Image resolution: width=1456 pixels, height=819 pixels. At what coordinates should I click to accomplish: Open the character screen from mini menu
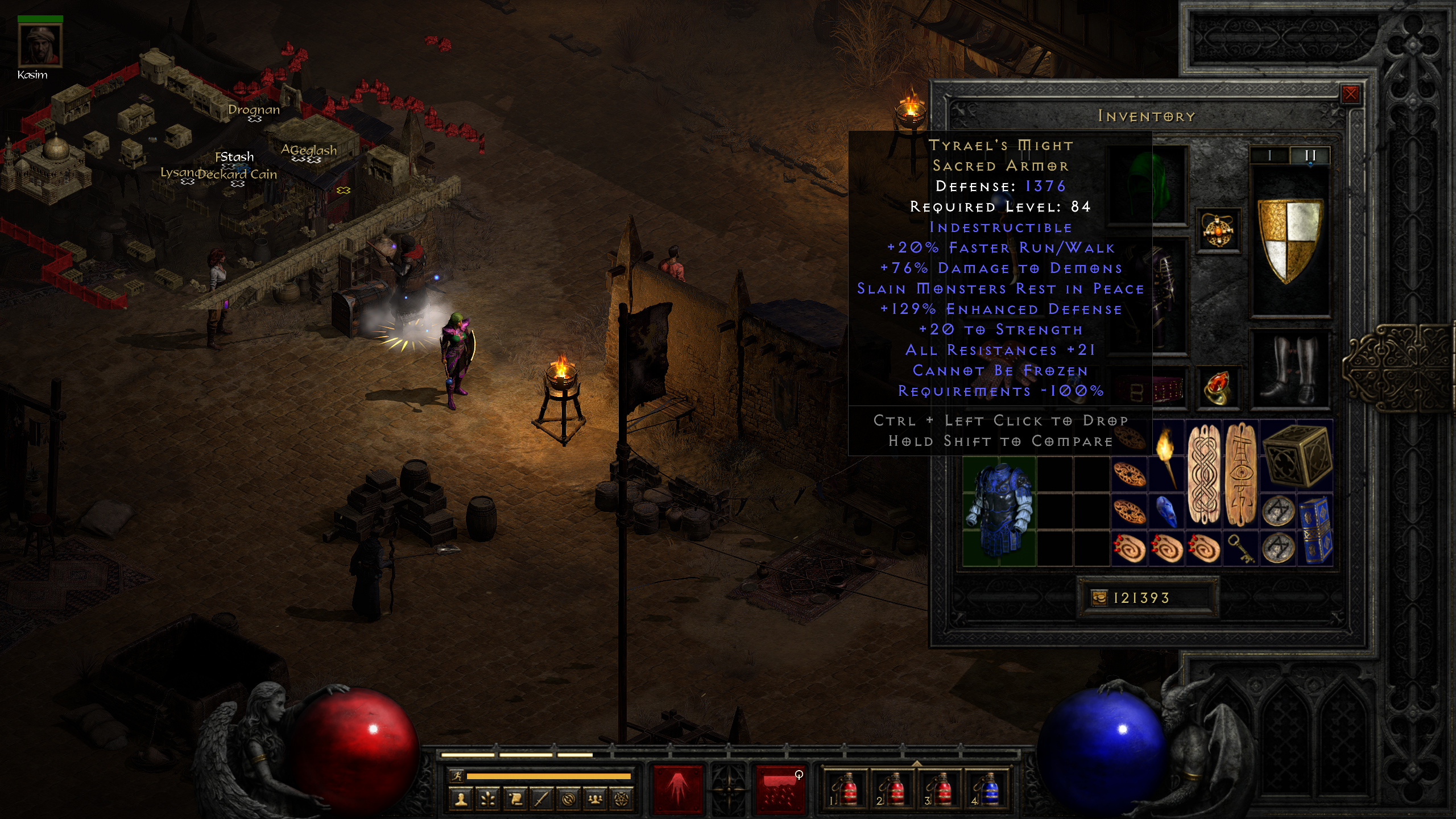coord(461,799)
